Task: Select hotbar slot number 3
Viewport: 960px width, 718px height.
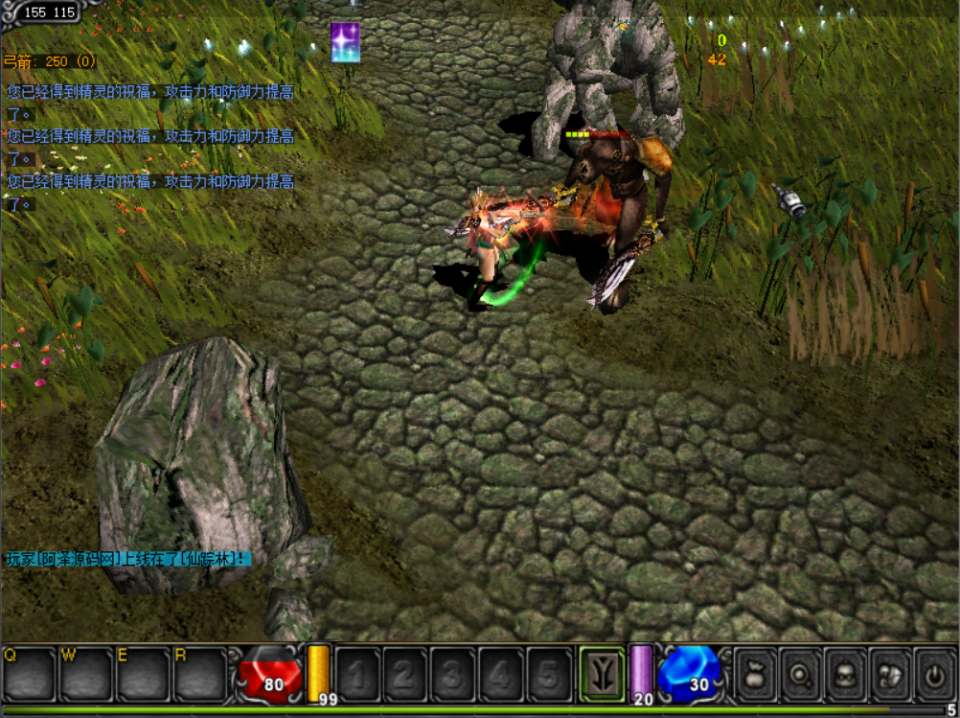Action: tap(453, 675)
